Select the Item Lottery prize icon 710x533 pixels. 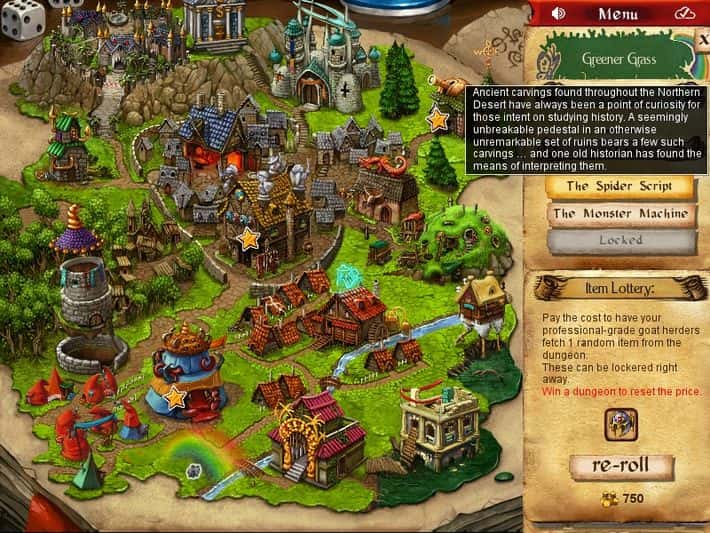pyautogui.click(x=621, y=425)
